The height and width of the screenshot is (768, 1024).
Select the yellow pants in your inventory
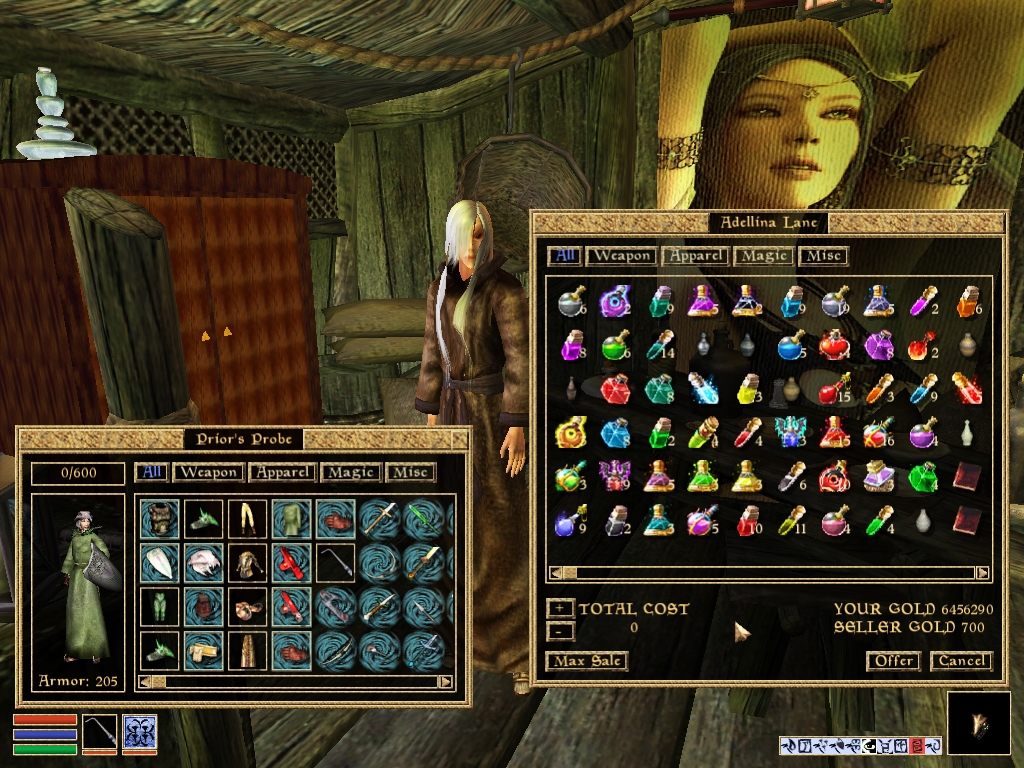pos(246,518)
